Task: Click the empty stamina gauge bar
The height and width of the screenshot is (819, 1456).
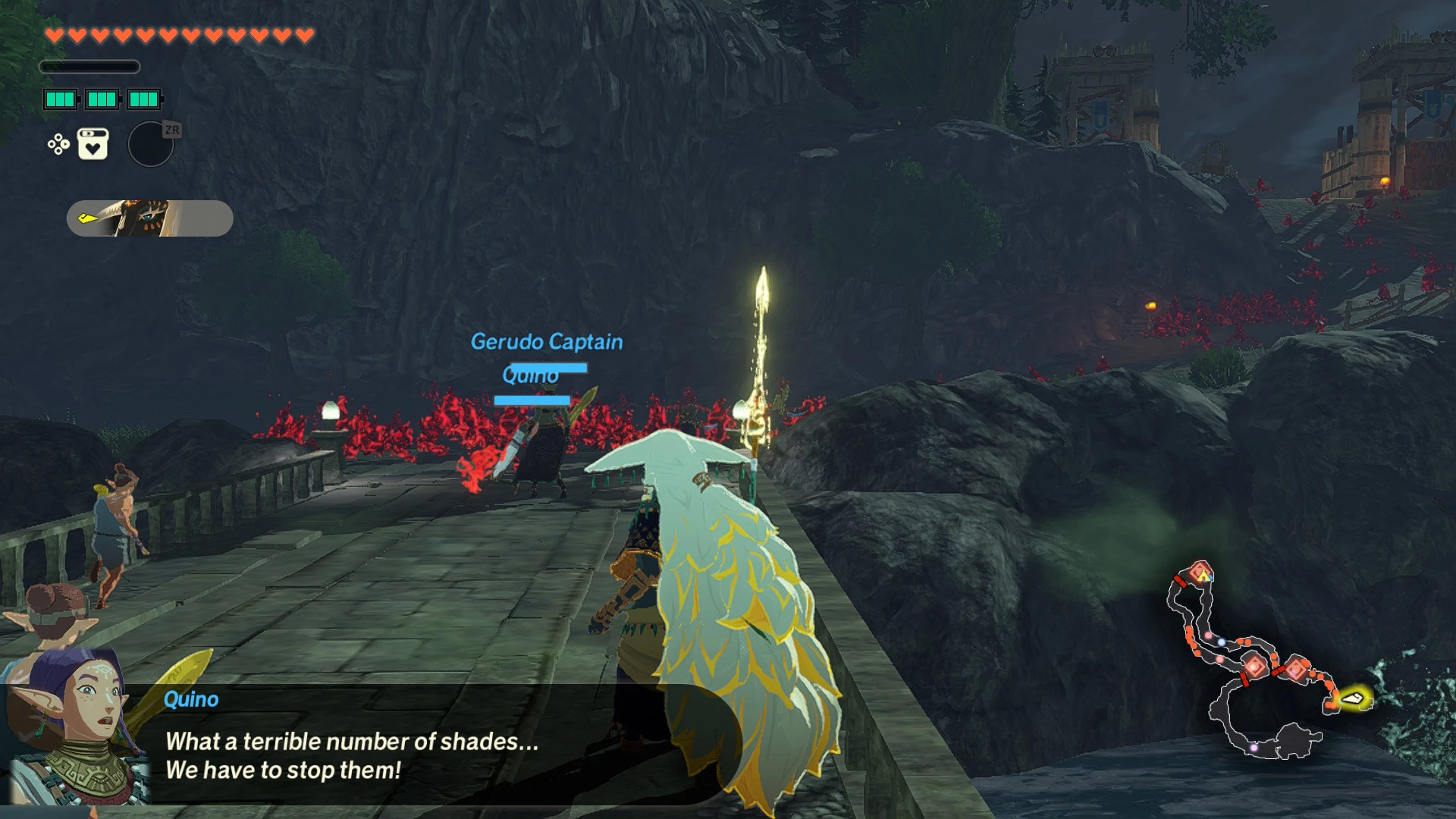Action: [x=89, y=67]
